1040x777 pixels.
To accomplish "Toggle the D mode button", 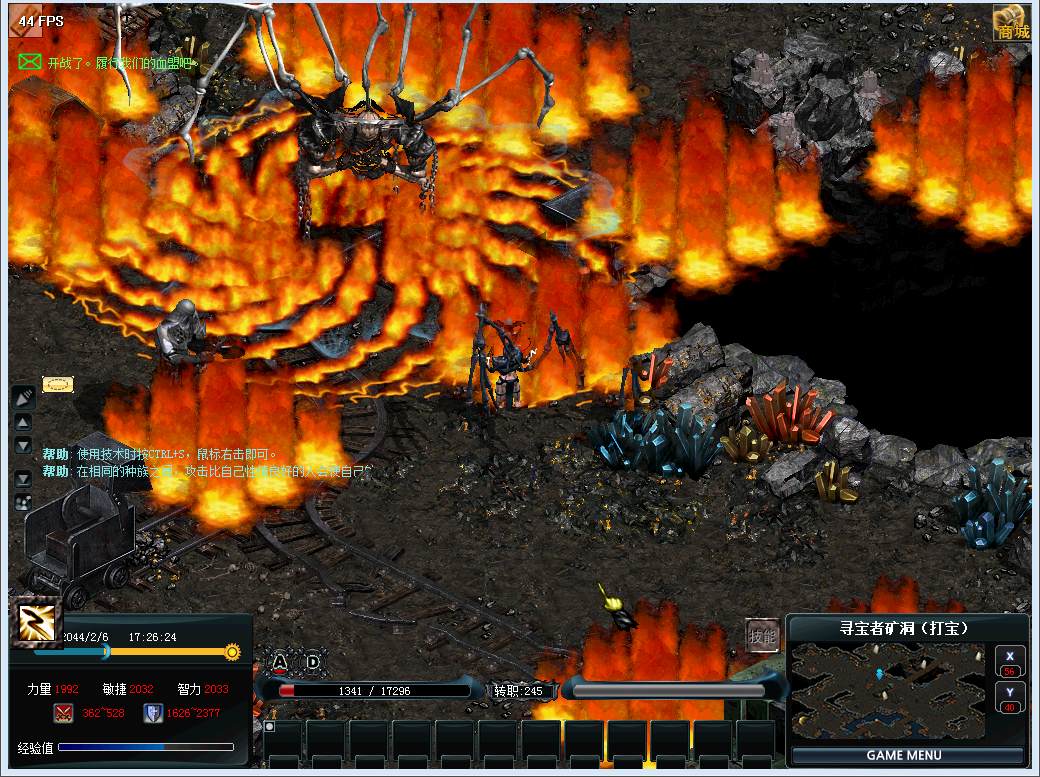I will (313, 661).
